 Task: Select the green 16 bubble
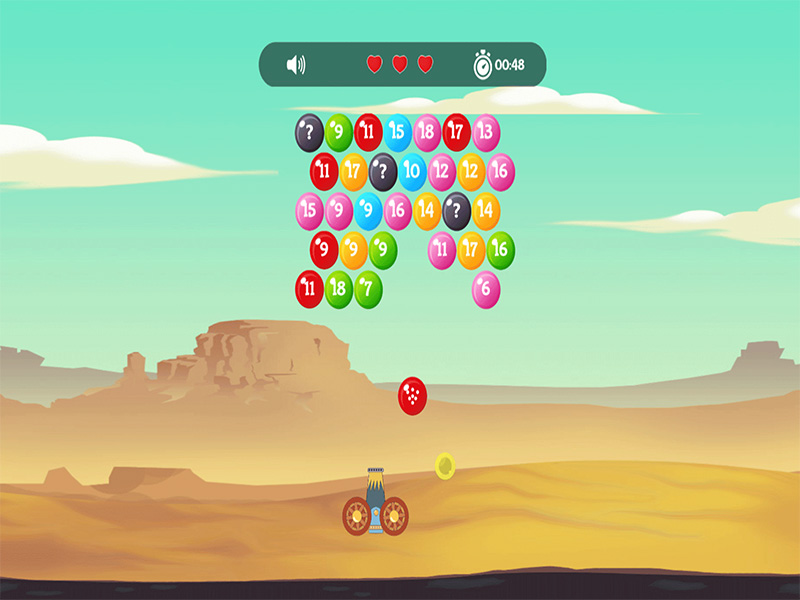[x=500, y=250]
